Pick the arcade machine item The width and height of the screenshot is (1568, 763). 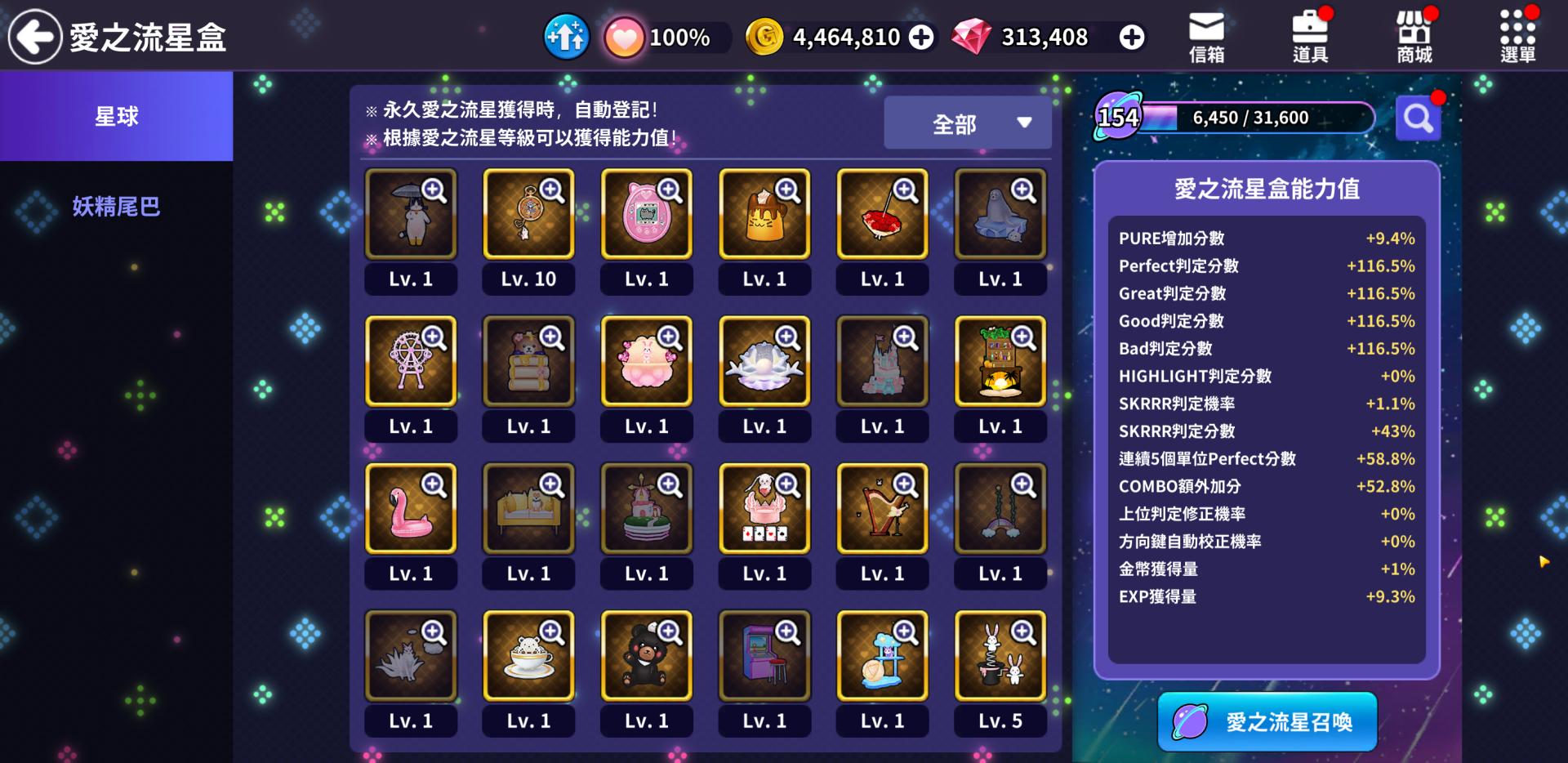point(764,657)
